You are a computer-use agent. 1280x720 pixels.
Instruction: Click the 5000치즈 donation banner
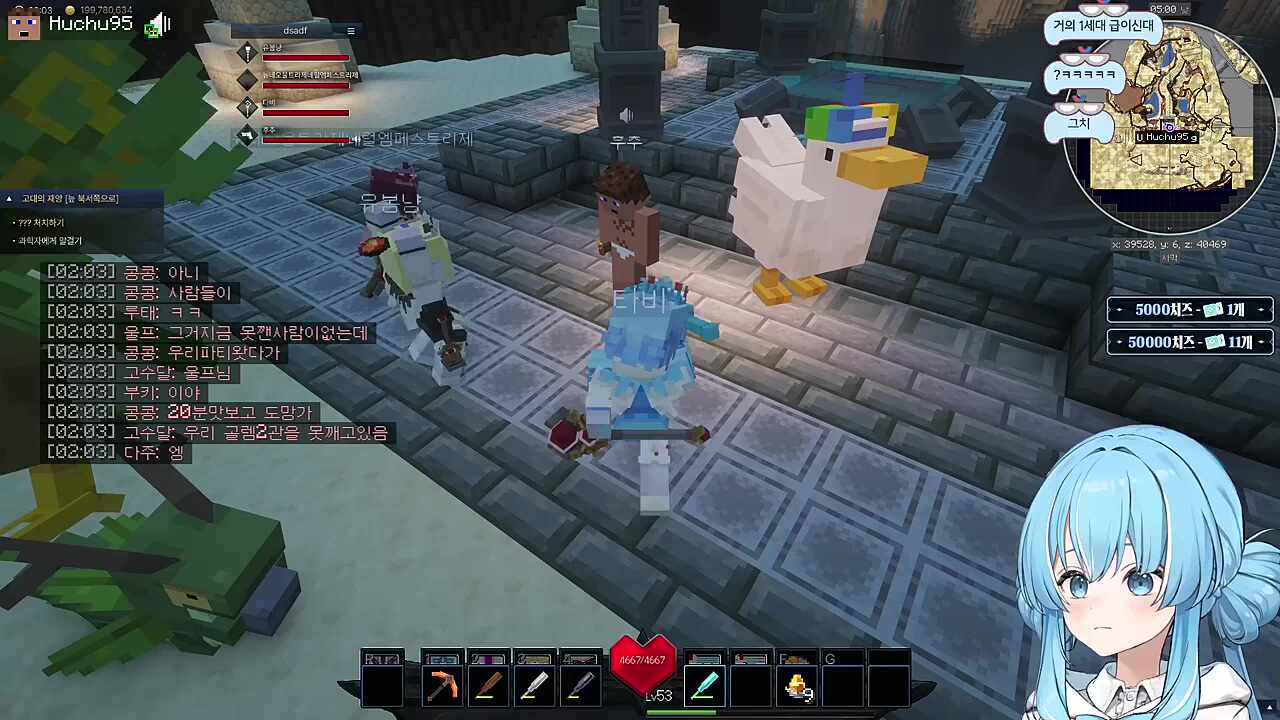click(x=1189, y=310)
